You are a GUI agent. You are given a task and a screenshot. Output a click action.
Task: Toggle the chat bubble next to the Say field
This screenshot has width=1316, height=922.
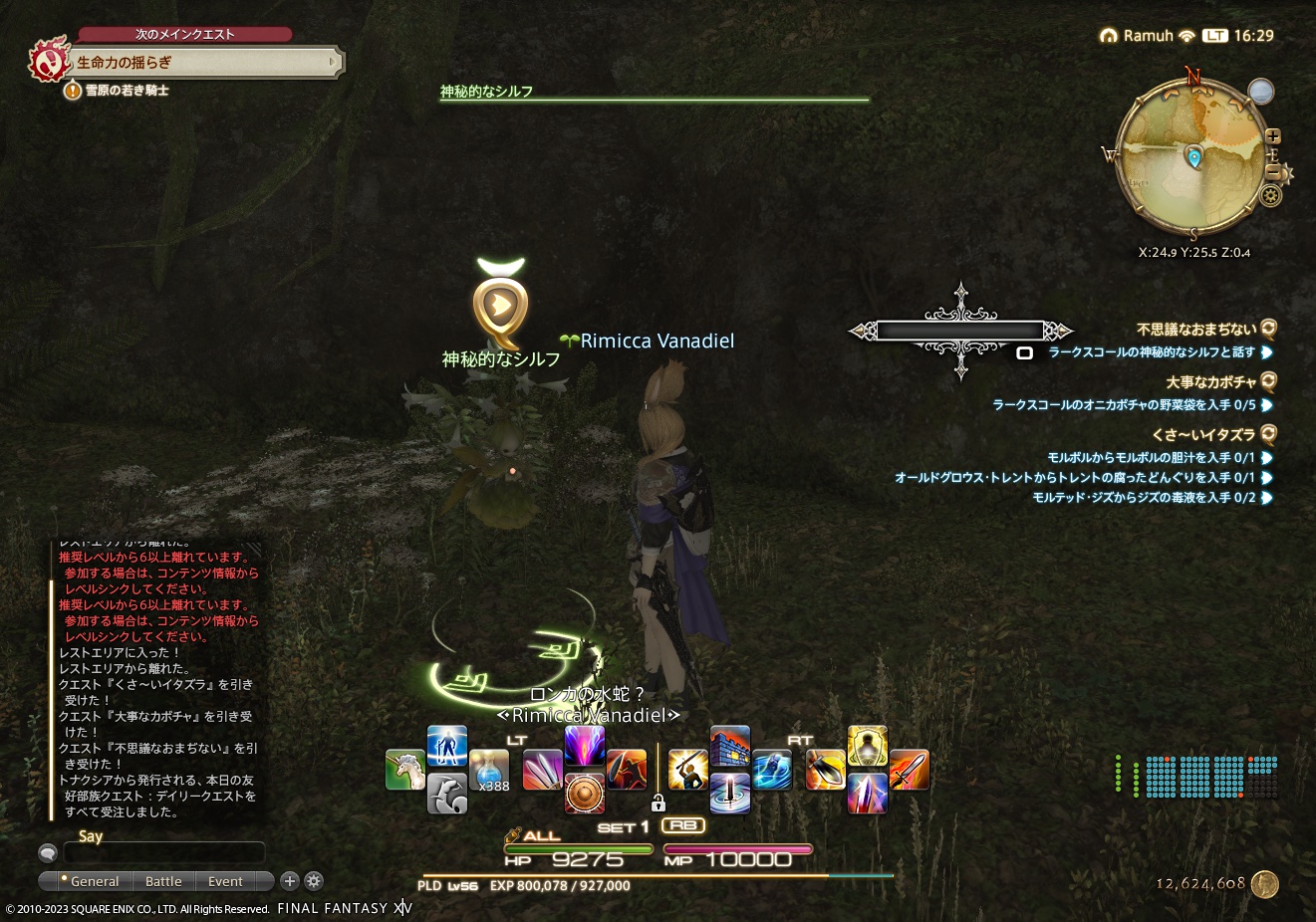(x=47, y=853)
